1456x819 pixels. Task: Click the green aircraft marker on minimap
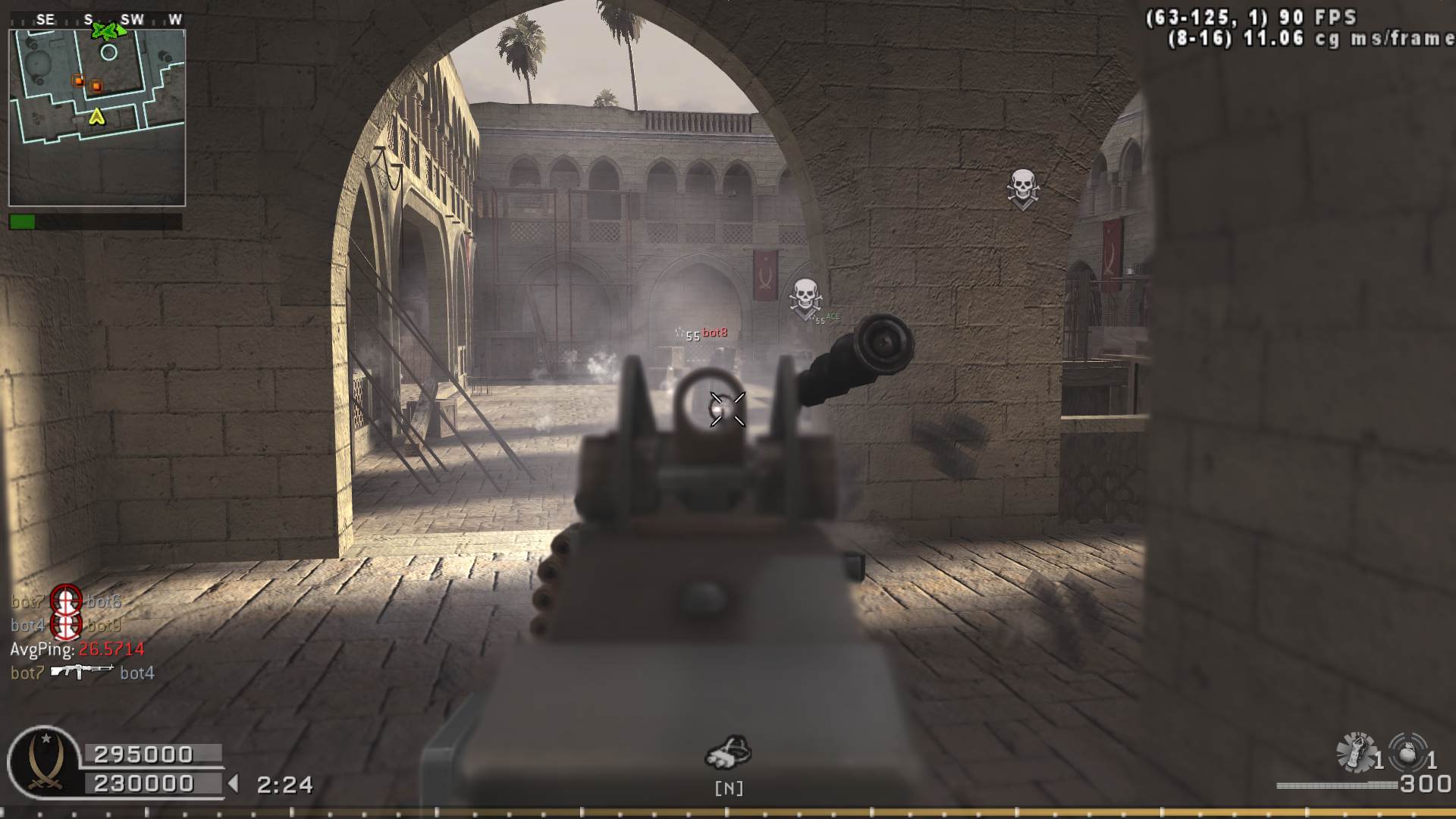click(x=105, y=31)
